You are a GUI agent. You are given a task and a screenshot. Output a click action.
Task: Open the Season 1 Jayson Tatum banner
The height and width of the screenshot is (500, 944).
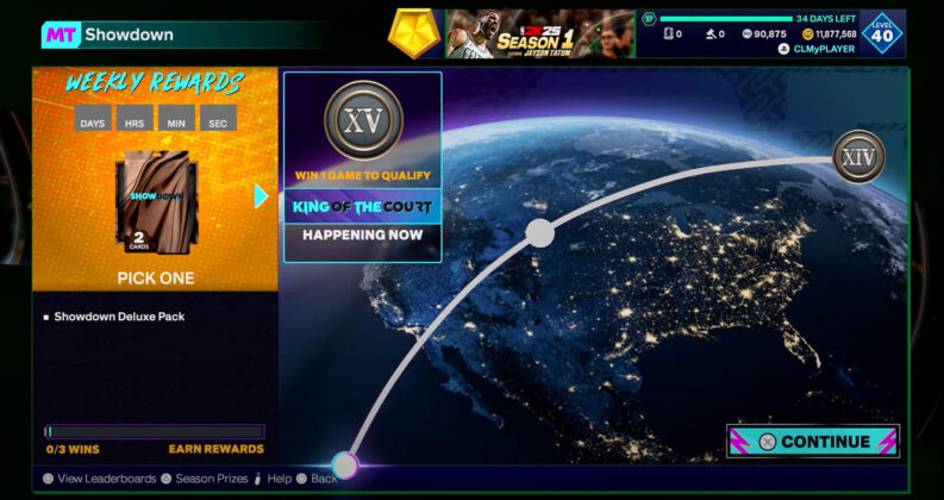click(540, 34)
